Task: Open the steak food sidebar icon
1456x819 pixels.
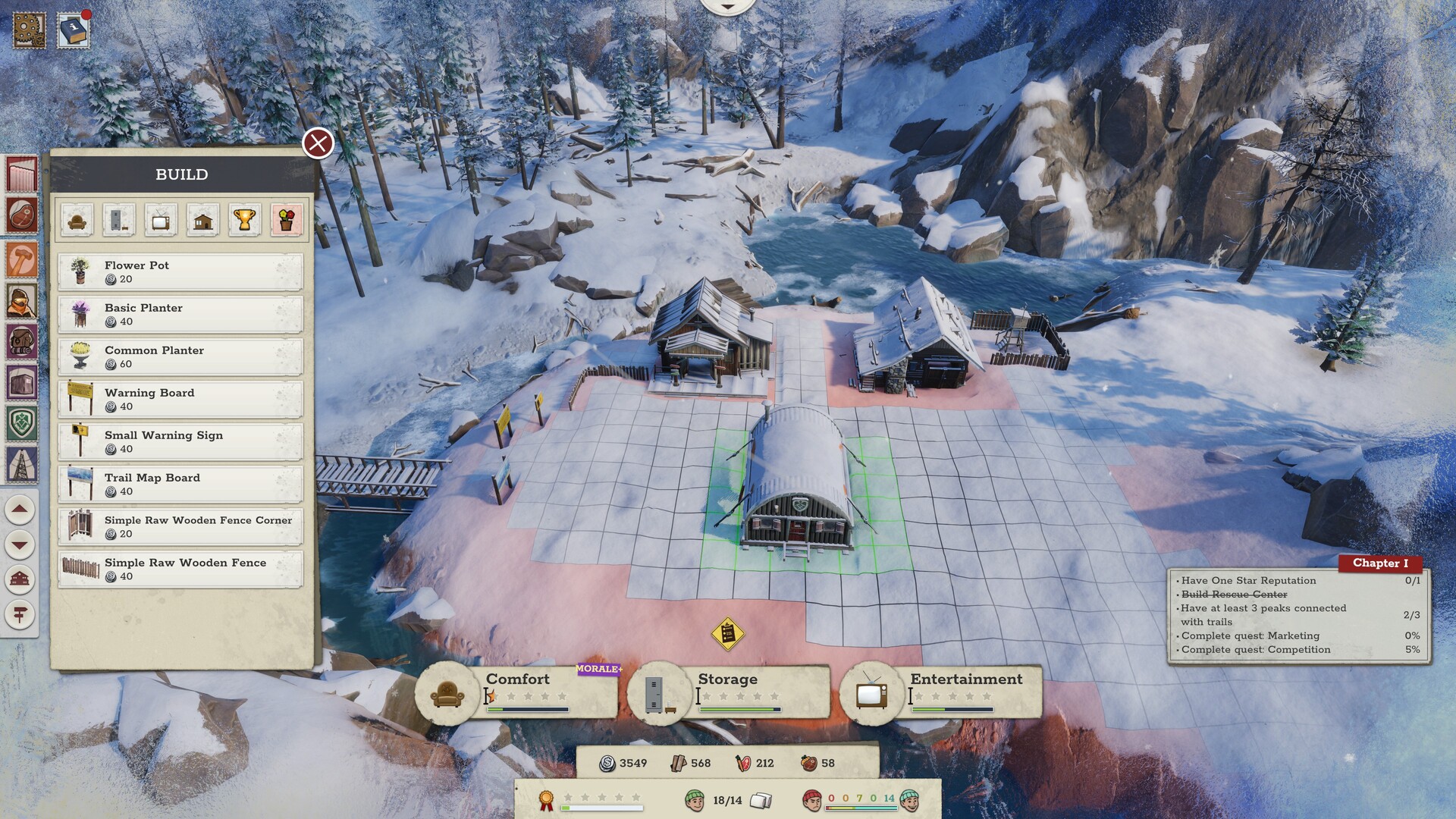Action: pyautogui.click(x=21, y=215)
